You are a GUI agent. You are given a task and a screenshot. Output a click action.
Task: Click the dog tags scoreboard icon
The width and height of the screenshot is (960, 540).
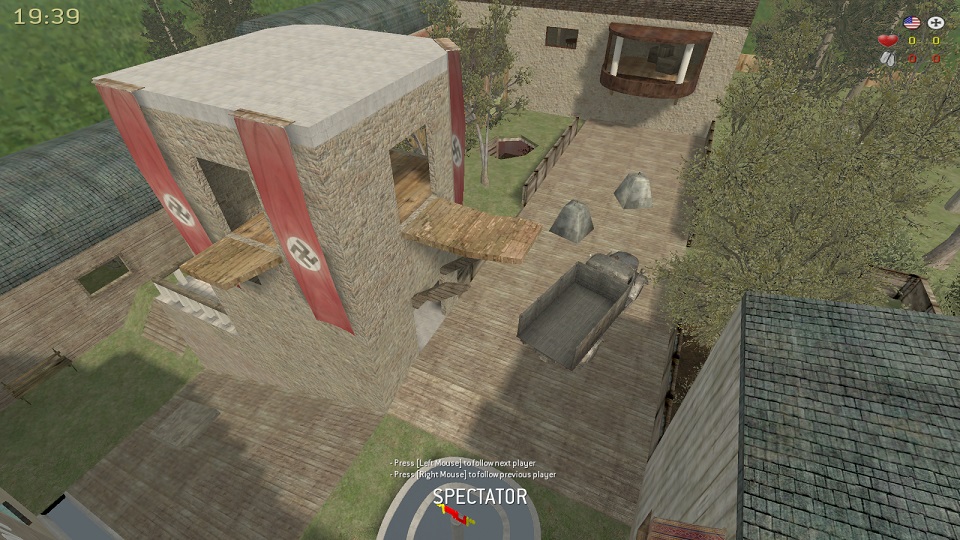tap(887, 59)
